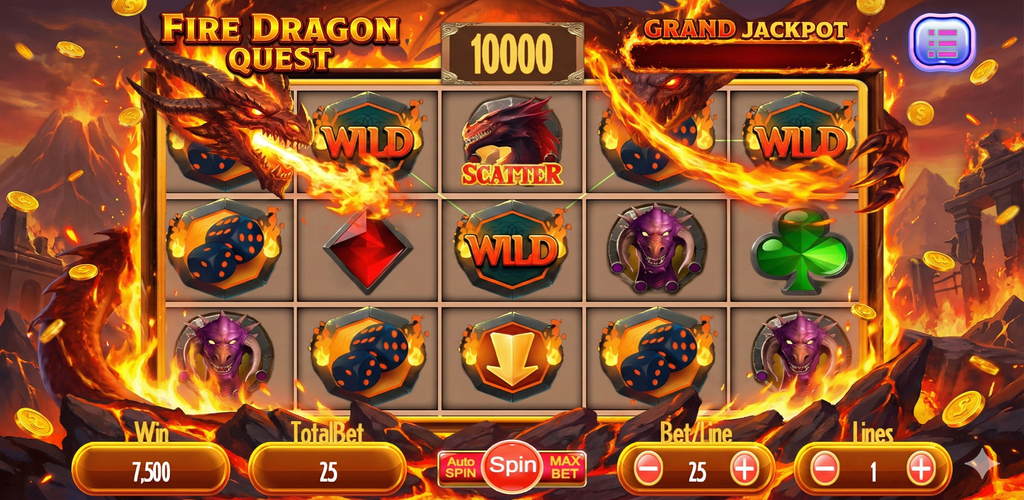1024x500 pixels.
Task: Open the purple menu list button
Action: point(941,42)
